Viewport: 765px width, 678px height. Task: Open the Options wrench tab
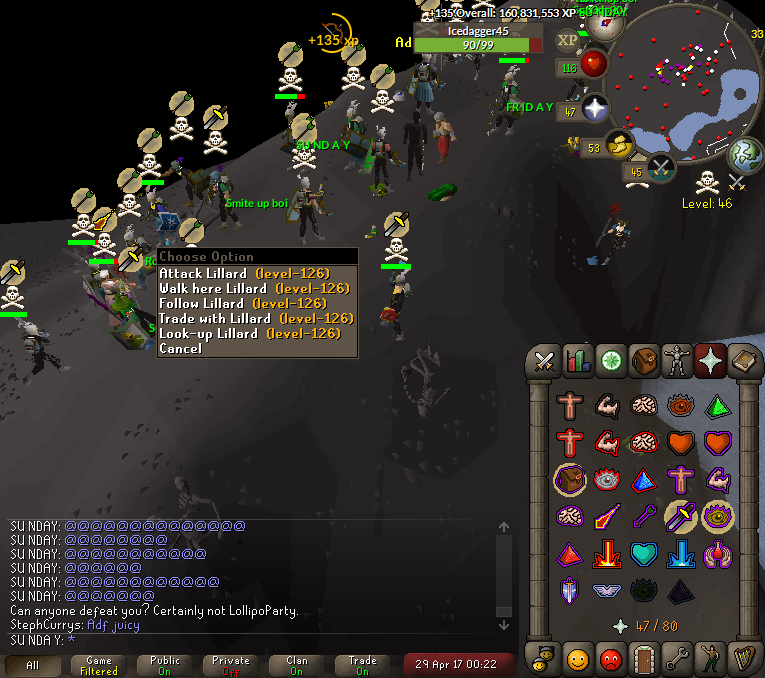click(x=677, y=659)
